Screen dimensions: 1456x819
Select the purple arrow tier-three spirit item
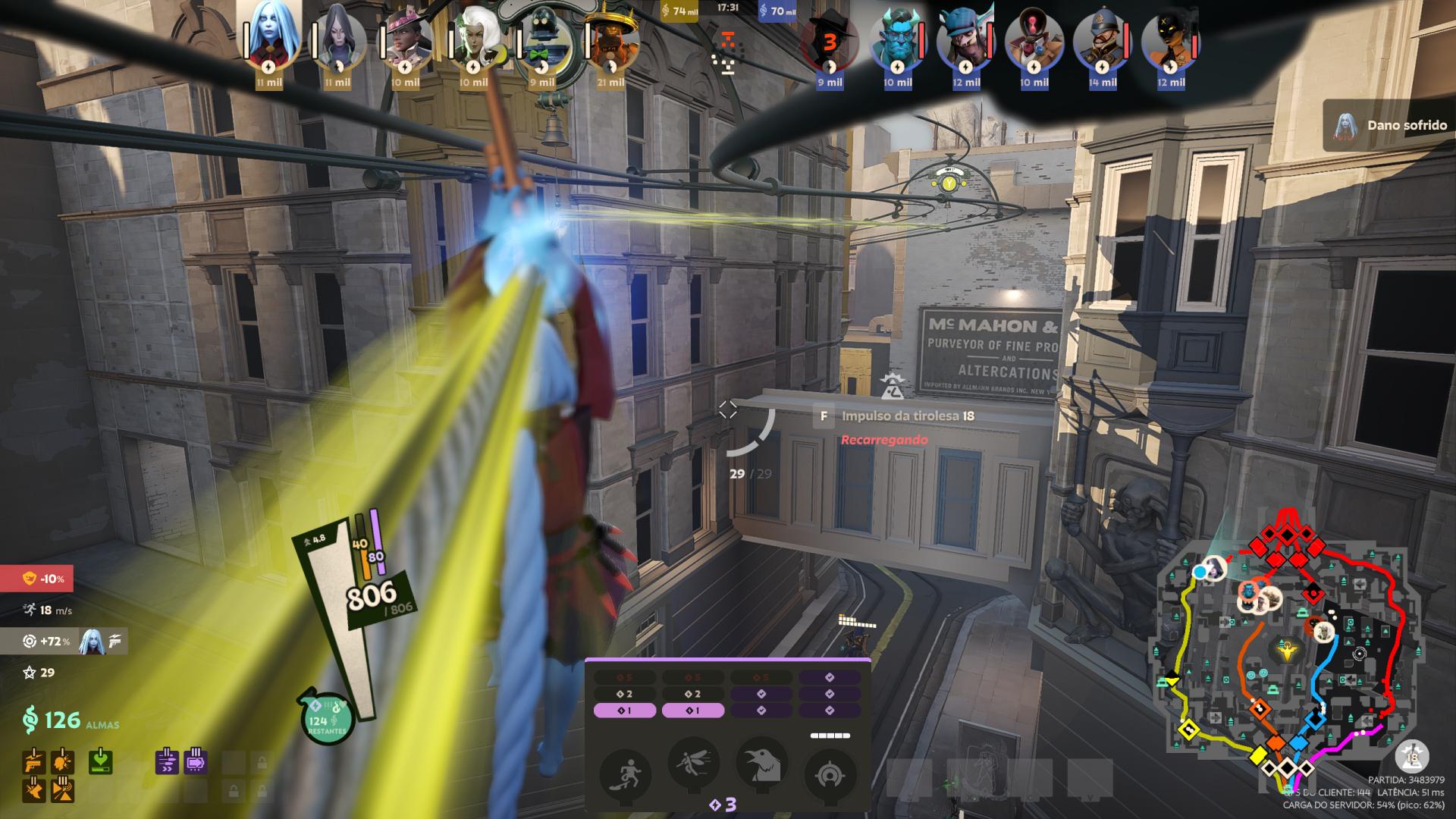point(195,761)
